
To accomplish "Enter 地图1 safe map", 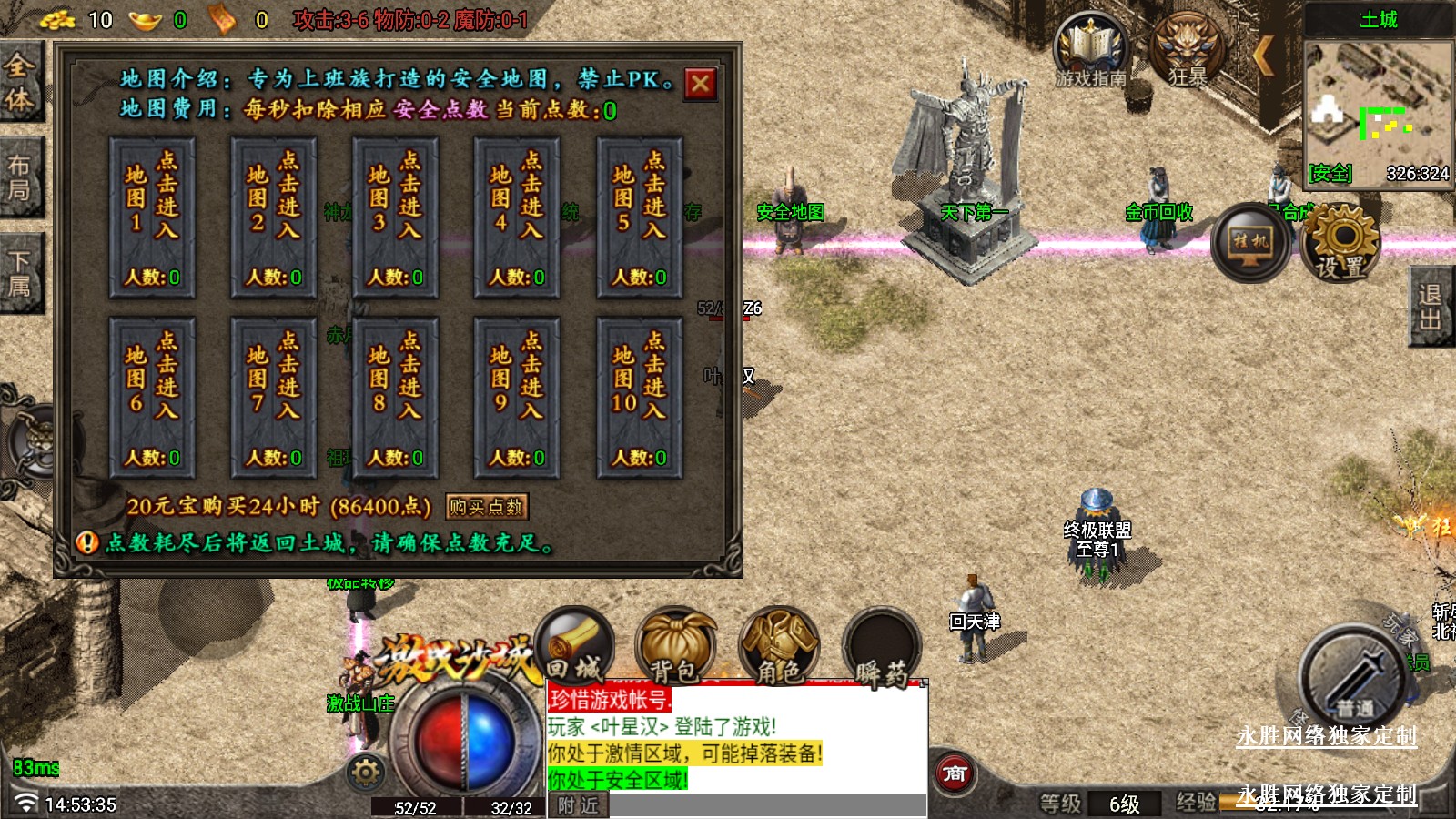I will tap(152, 218).
